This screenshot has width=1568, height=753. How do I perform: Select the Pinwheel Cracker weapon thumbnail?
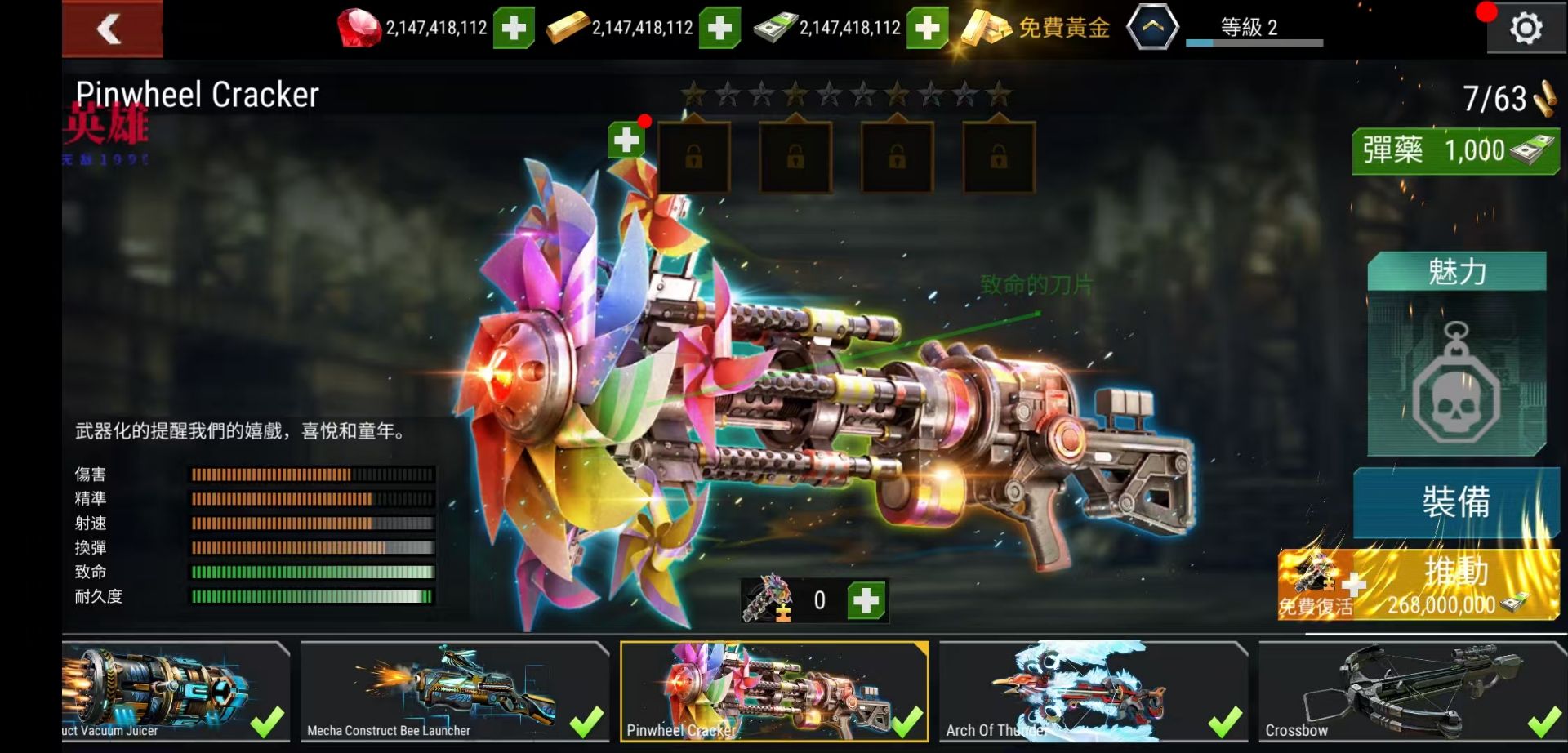[773, 691]
